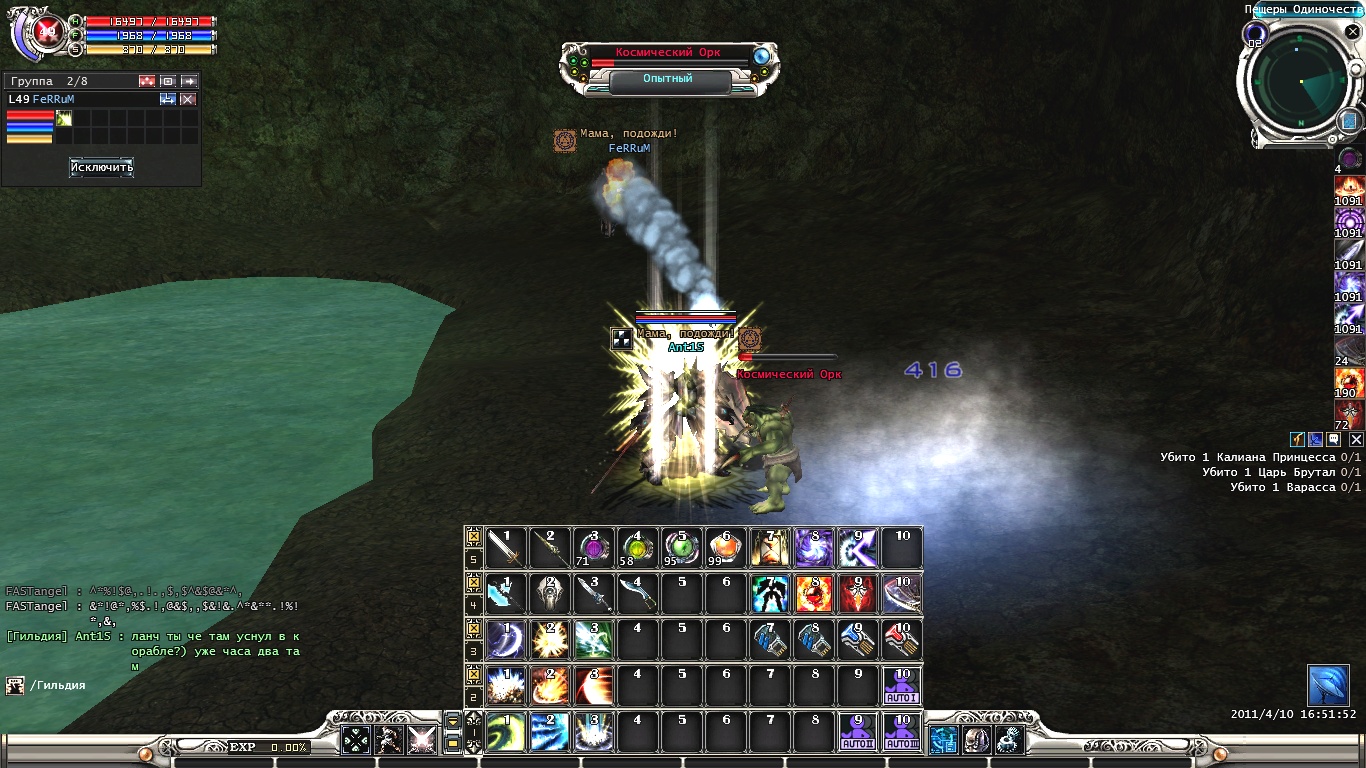Activate the dark winged silhouette skill
Image resolution: width=1366 pixels, height=768 pixels.
pos(770,594)
